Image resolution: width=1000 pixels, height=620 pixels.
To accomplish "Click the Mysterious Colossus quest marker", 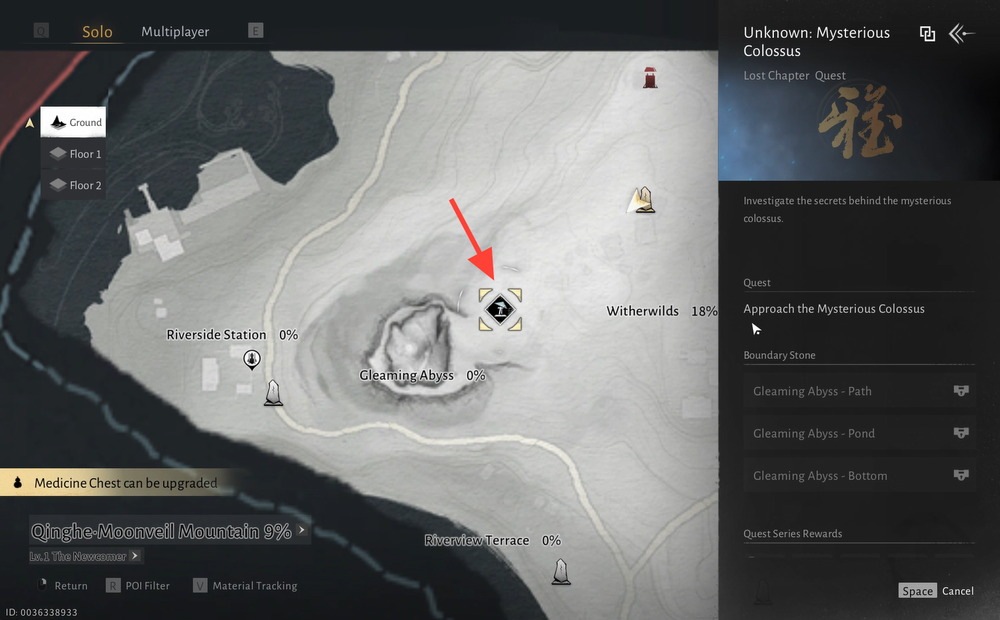I will tap(500, 309).
